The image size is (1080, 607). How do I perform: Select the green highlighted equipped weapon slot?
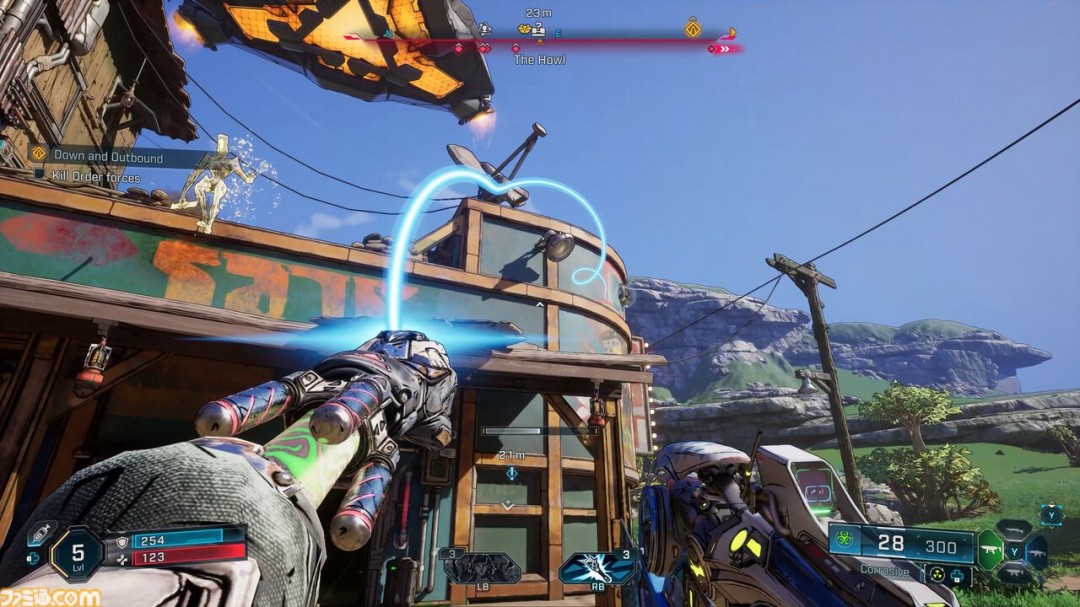click(x=989, y=550)
